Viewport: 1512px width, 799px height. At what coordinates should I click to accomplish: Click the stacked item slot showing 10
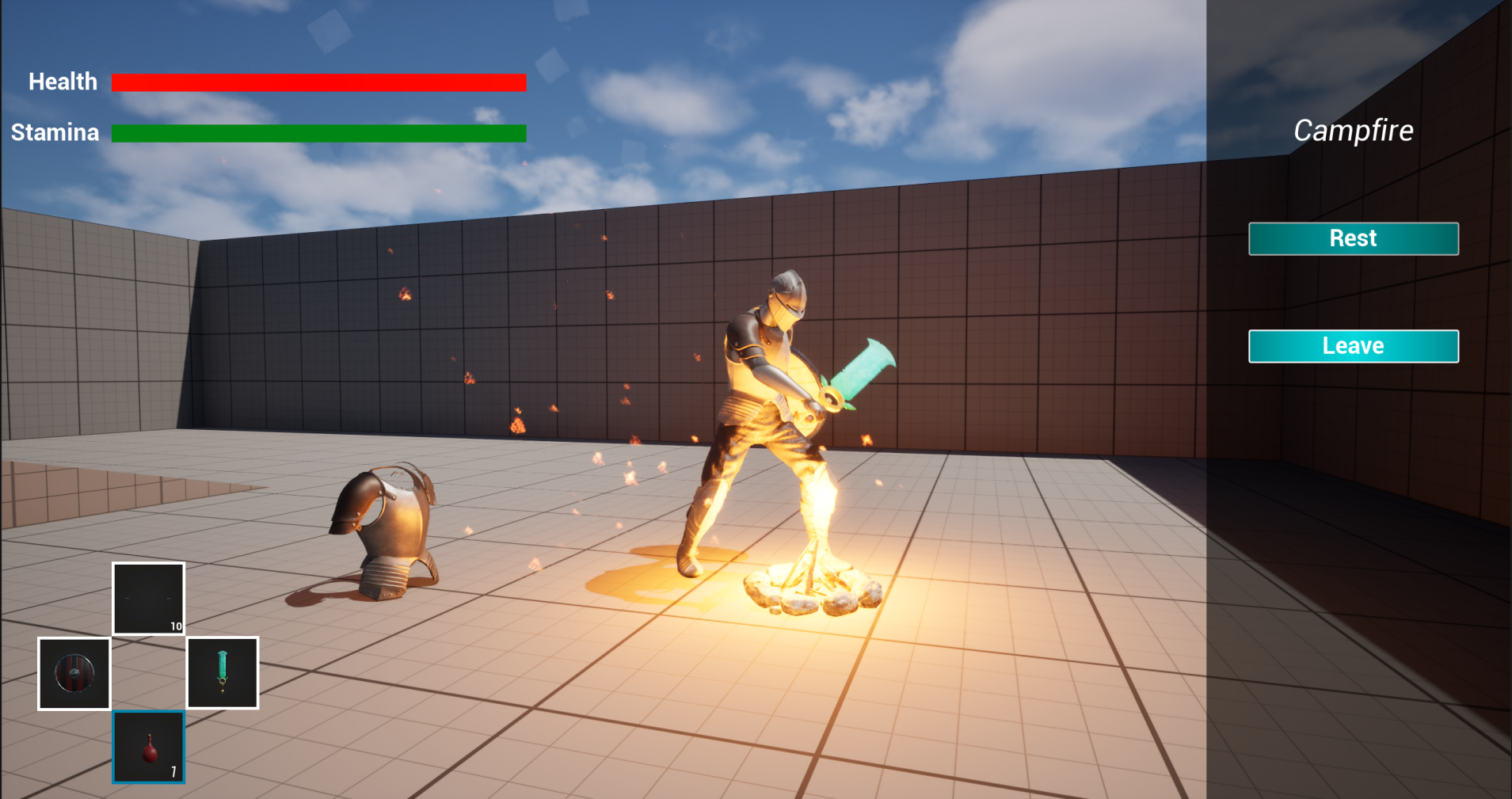click(x=148, y=598)
